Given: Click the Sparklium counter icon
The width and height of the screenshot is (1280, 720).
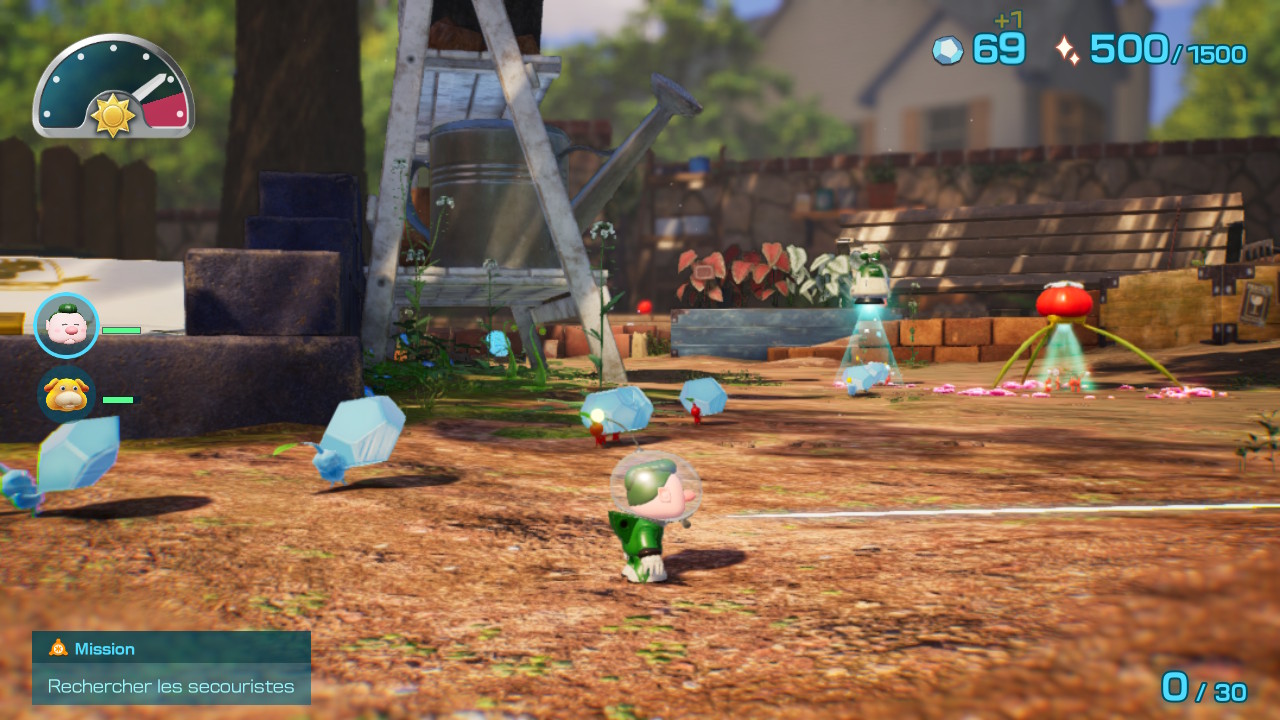Looking at the screenshot, I should tap(1067, 46).
